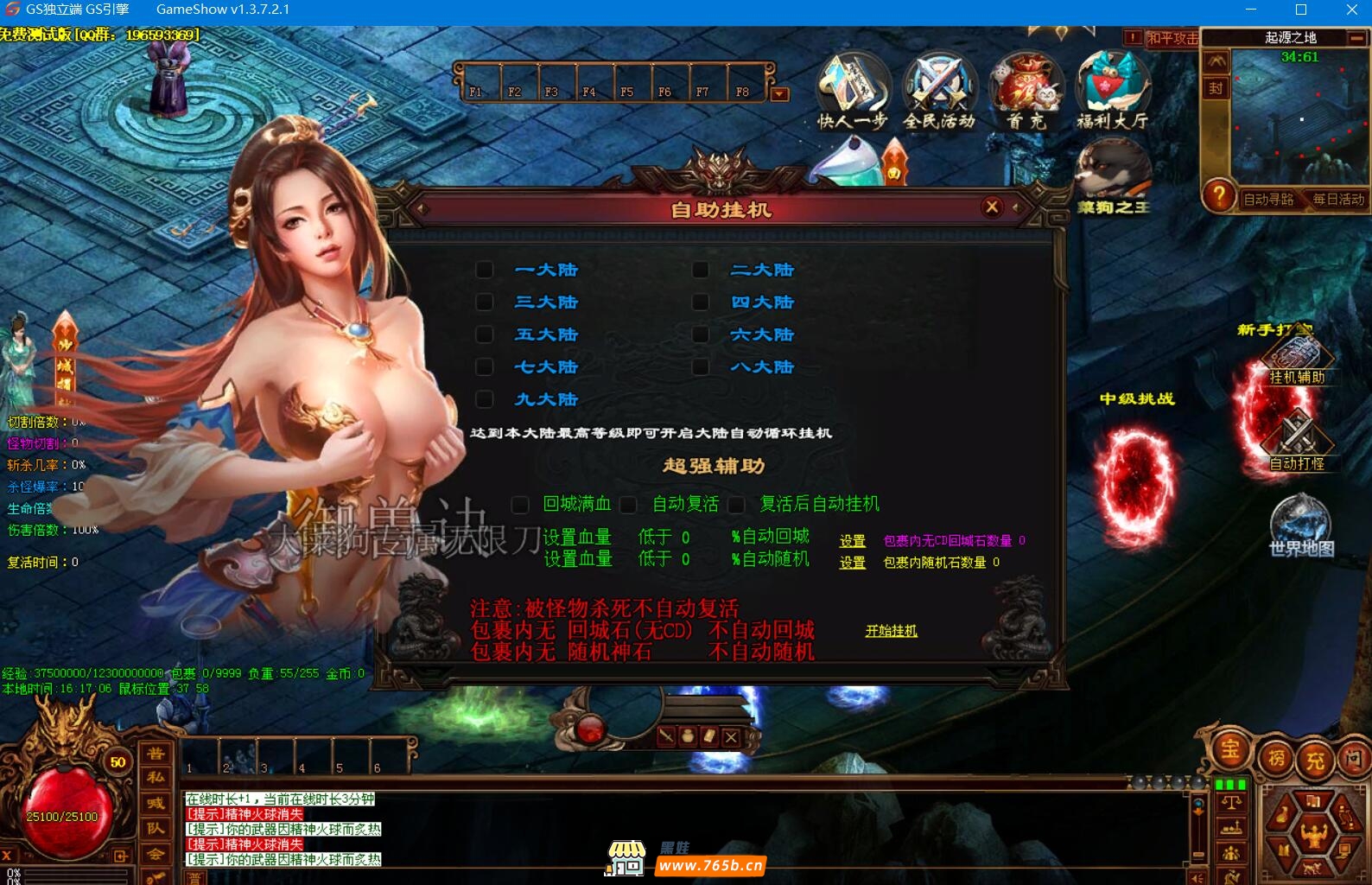Toggle 复活后自动挂机 checkbox
Image resolution: width=1372 pixels, height=885 pixels.
click(x=737, y=504)
